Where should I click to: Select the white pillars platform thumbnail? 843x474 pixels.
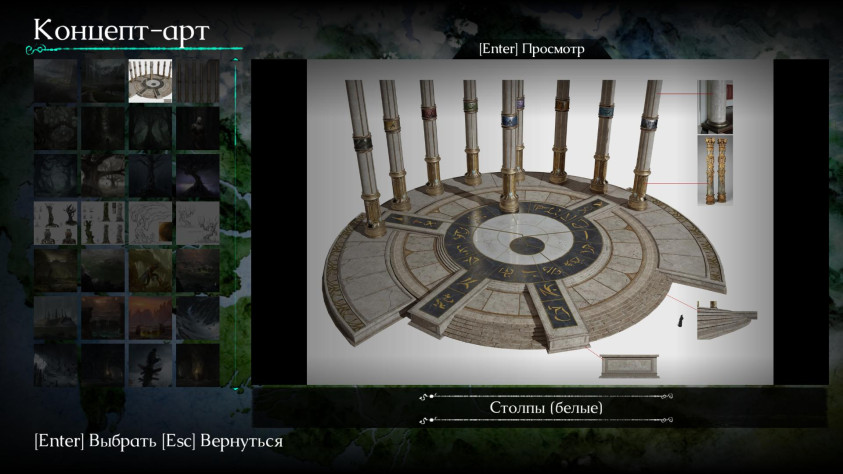[x=150, y=81]
